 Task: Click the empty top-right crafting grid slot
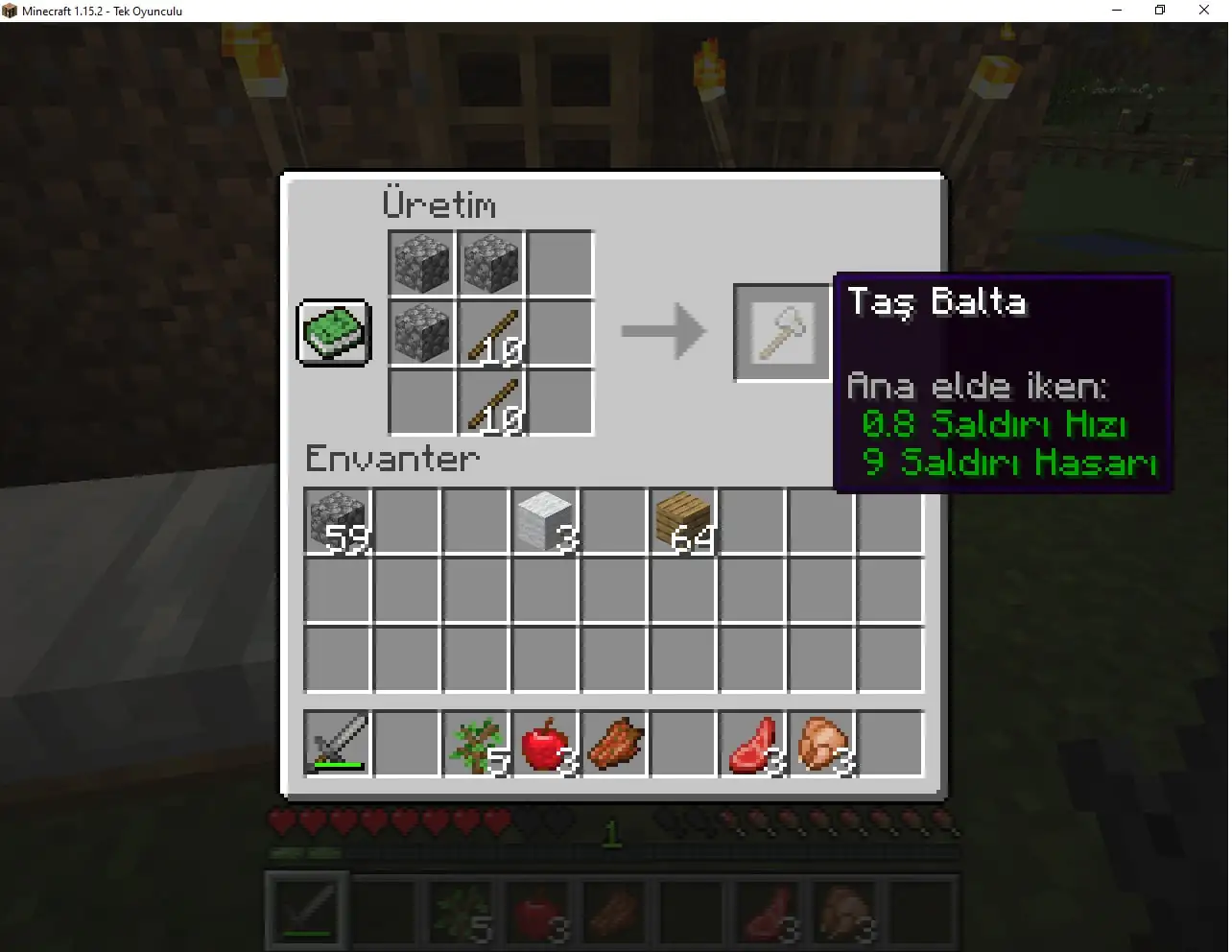(559, 263)
